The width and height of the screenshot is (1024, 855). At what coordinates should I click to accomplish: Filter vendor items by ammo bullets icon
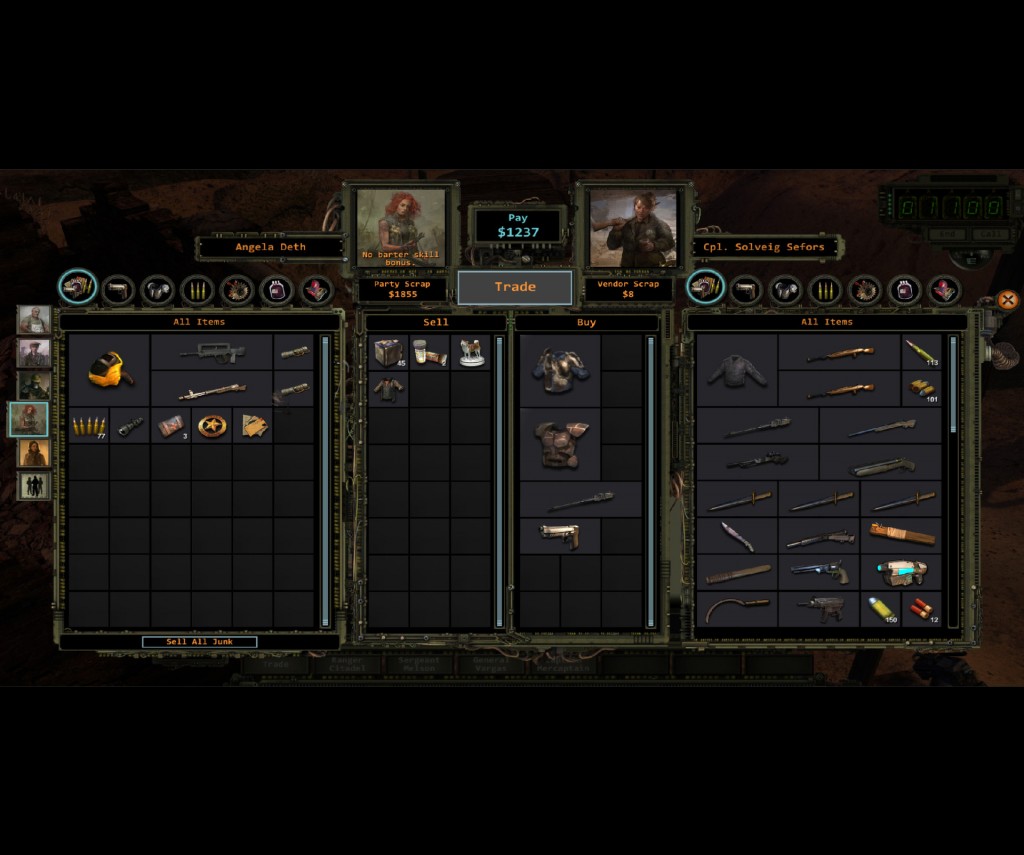click(825, 290)
